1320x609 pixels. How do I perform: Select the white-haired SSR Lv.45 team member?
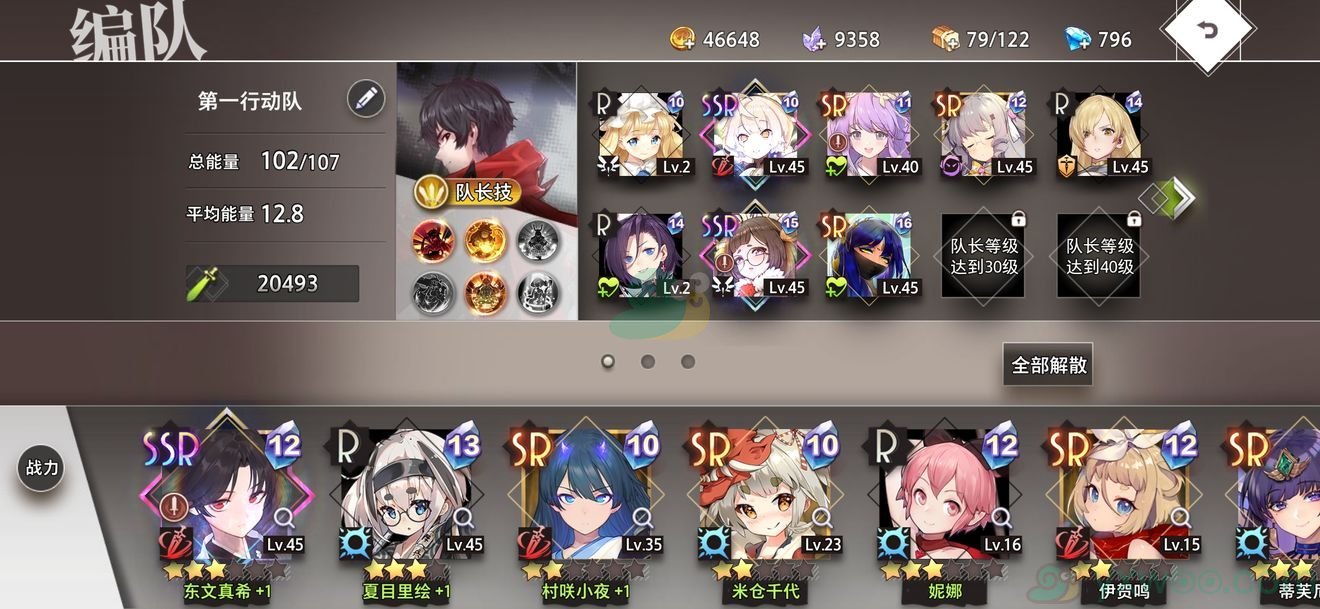click(756, 135)
